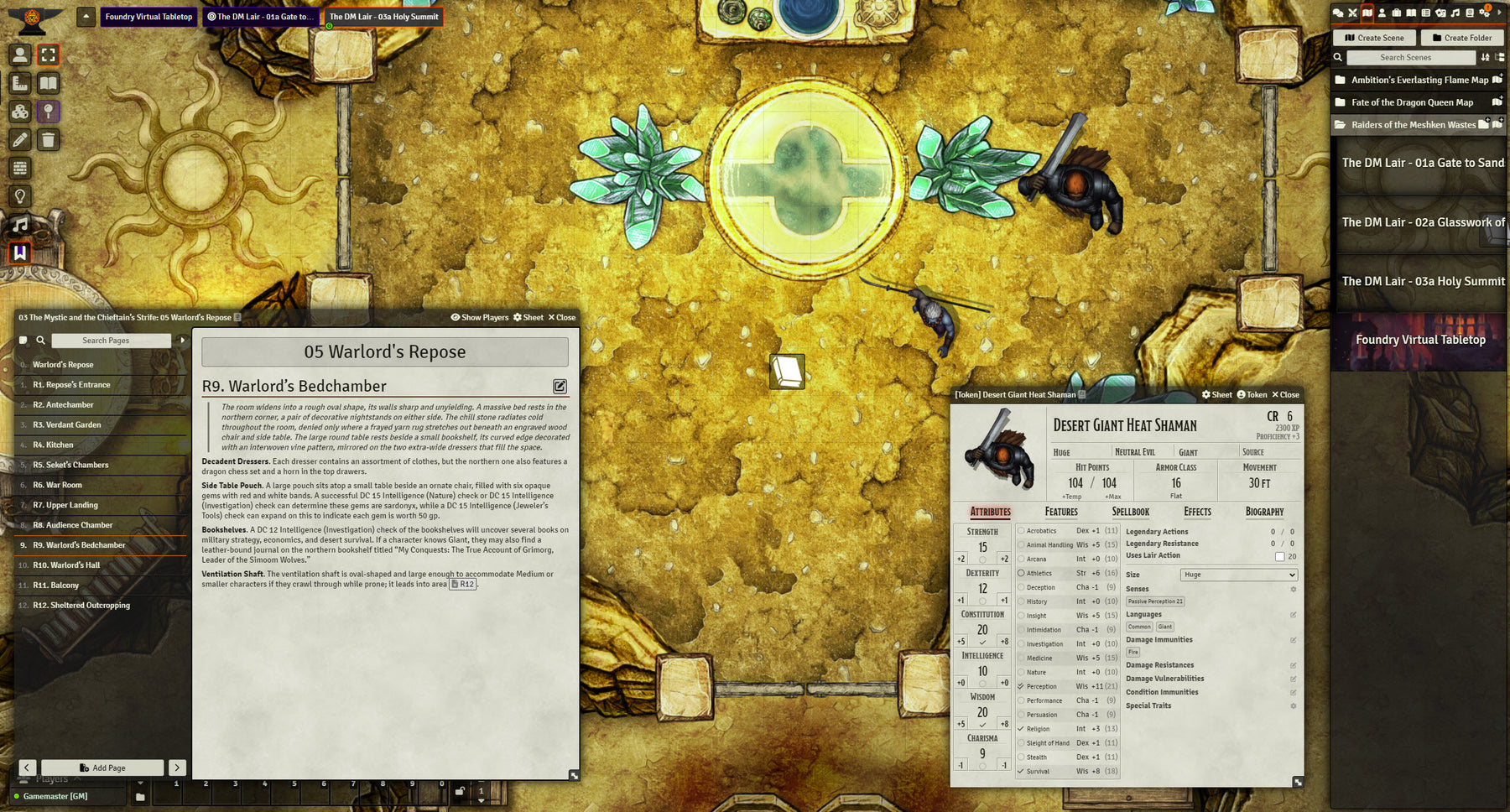Open Token settings for the shaman

coord(1252,395)
